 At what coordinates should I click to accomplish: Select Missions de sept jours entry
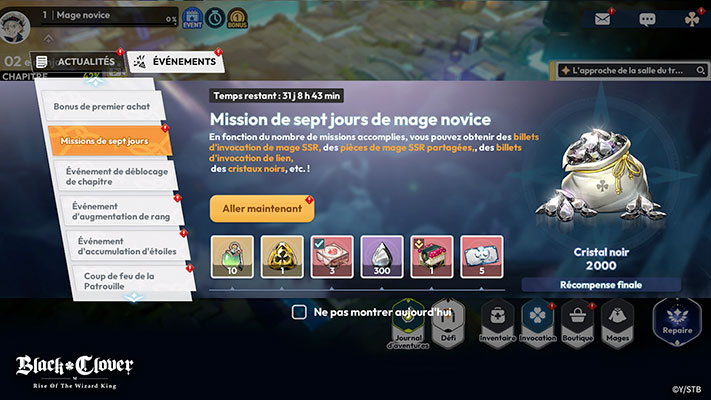103,141
